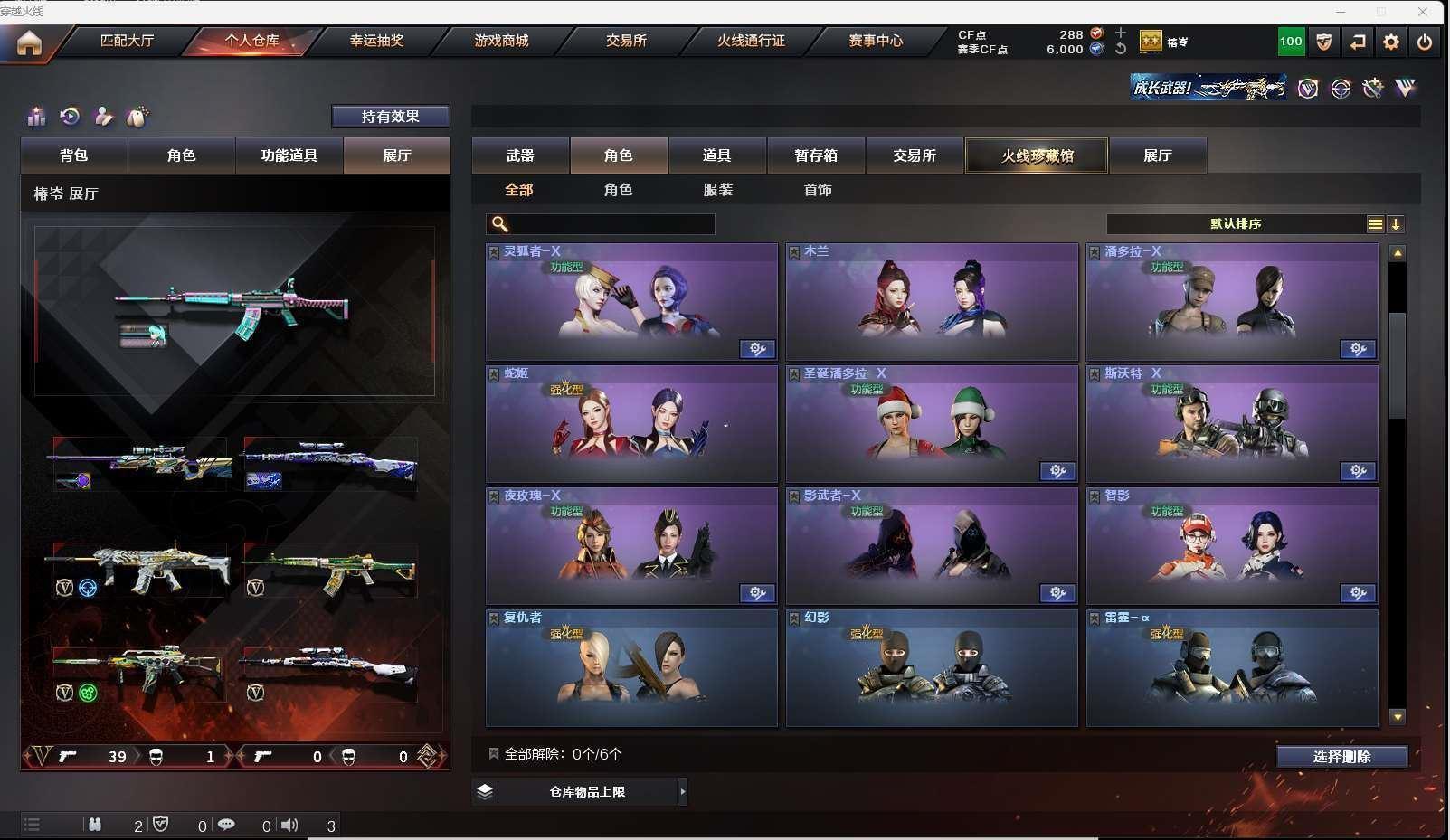This screenshot has height=840, width=1450.
Task: Switch to the 功能道具 tab
Action: coord(289,156)
